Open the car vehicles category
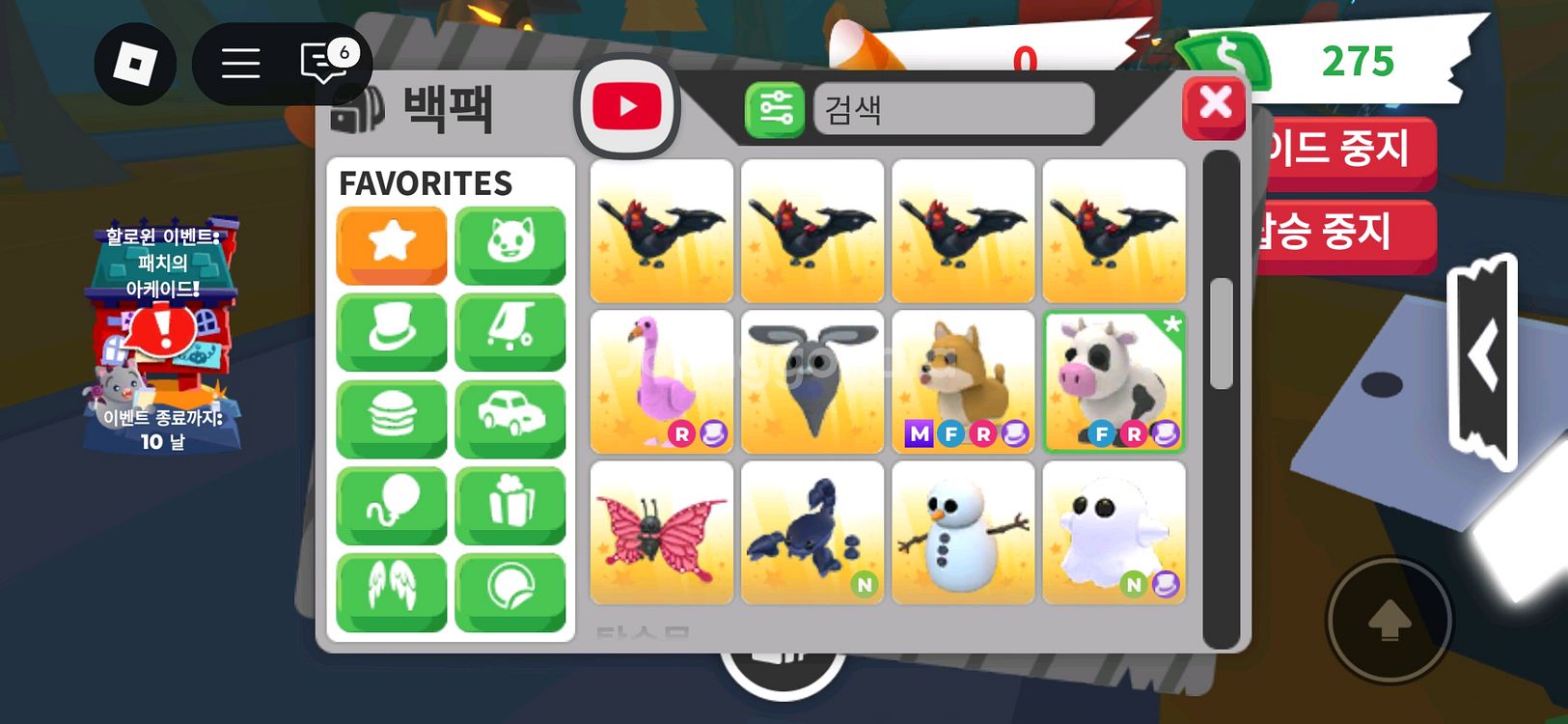This screenshot has height=724, width=1568. (x=509, y=418)
